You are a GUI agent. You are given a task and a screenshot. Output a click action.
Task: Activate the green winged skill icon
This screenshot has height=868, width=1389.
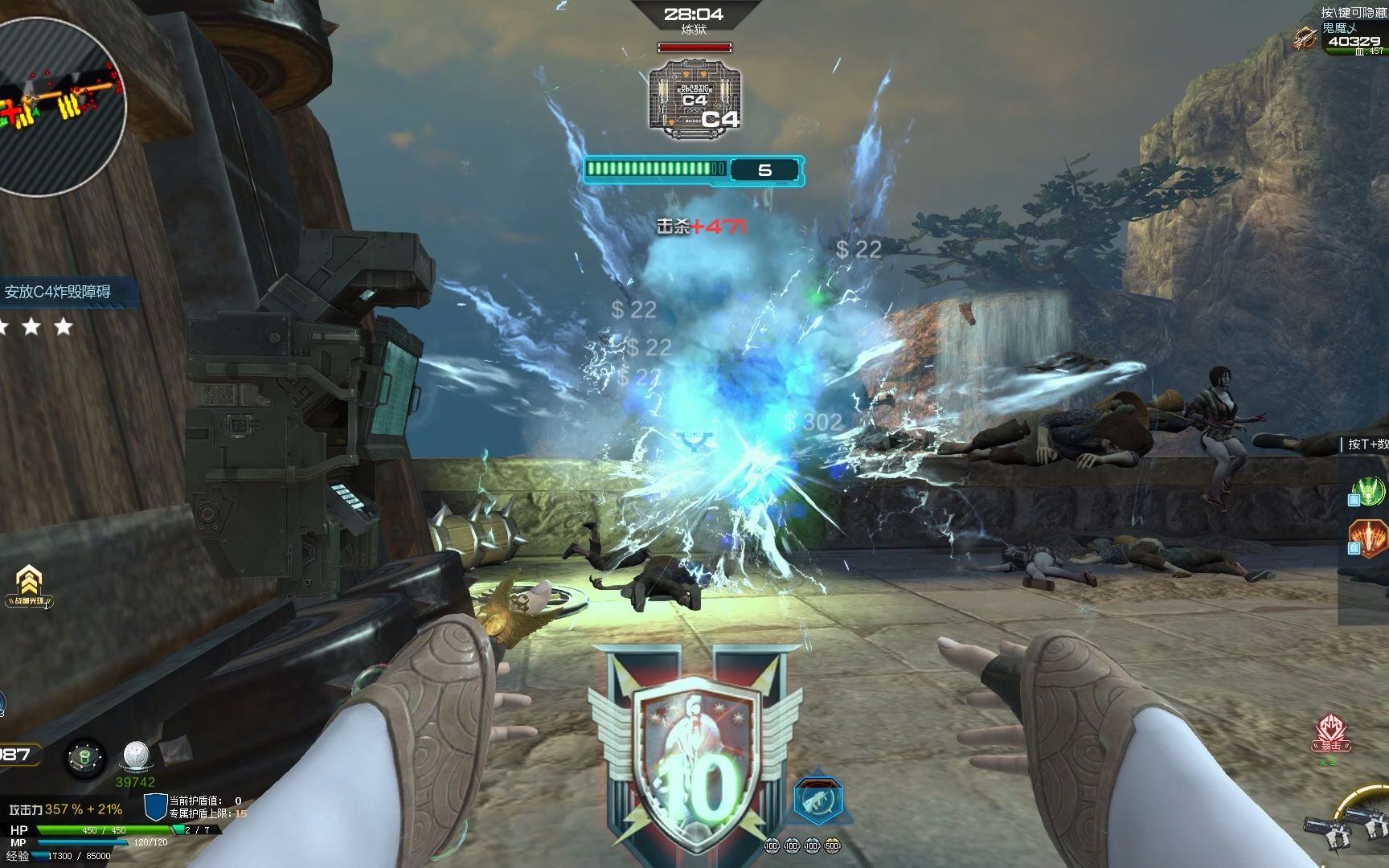coord(1369,489)
